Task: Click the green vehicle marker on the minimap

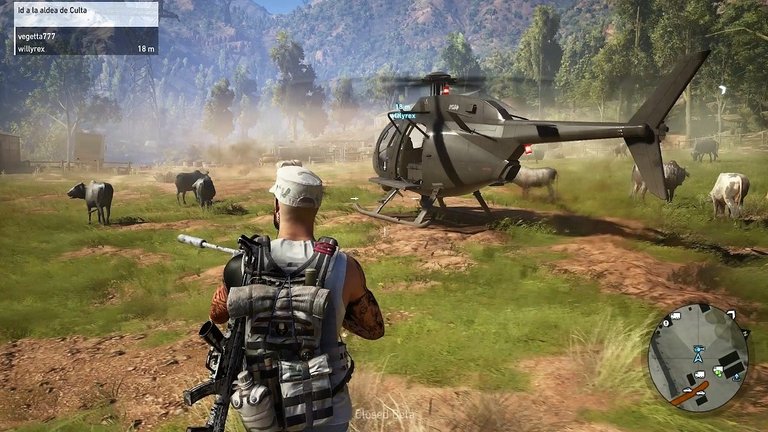Action: (717, 372)
